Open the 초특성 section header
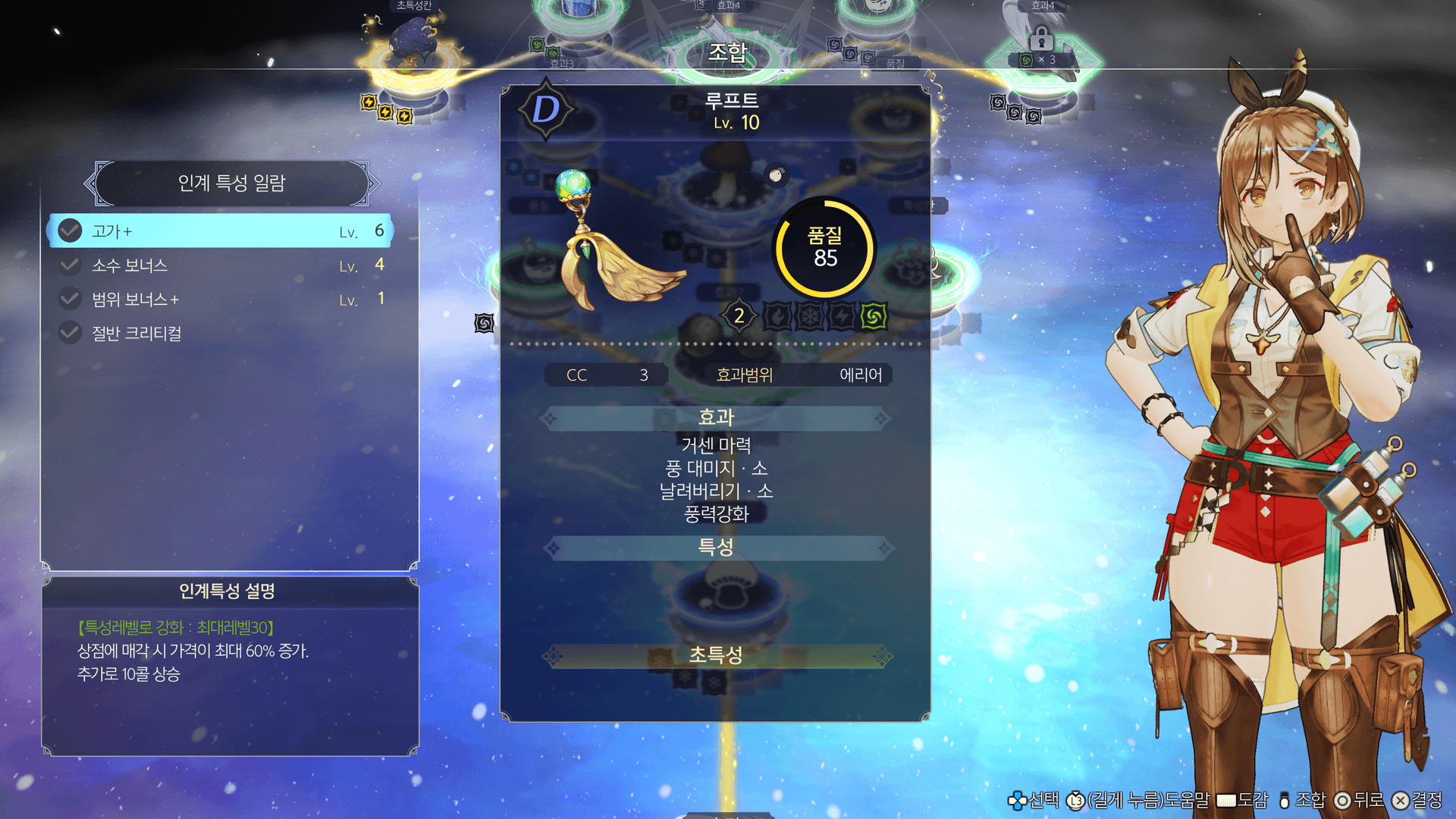1456x819 pixels. pyautogui.click(x=716, y=656)
